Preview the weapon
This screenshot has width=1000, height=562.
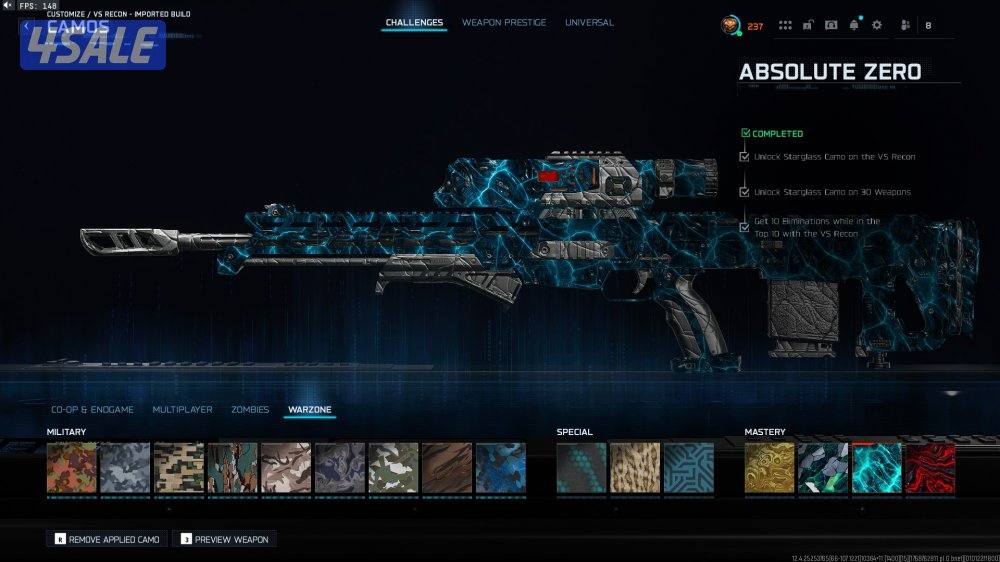click(x=224, y=539)
